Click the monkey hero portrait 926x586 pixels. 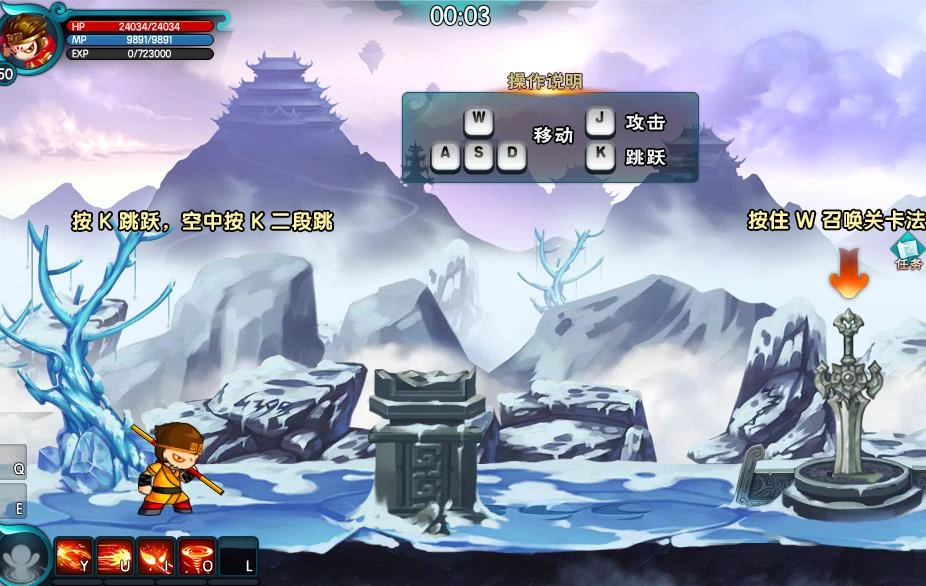(x=27, y=37)
